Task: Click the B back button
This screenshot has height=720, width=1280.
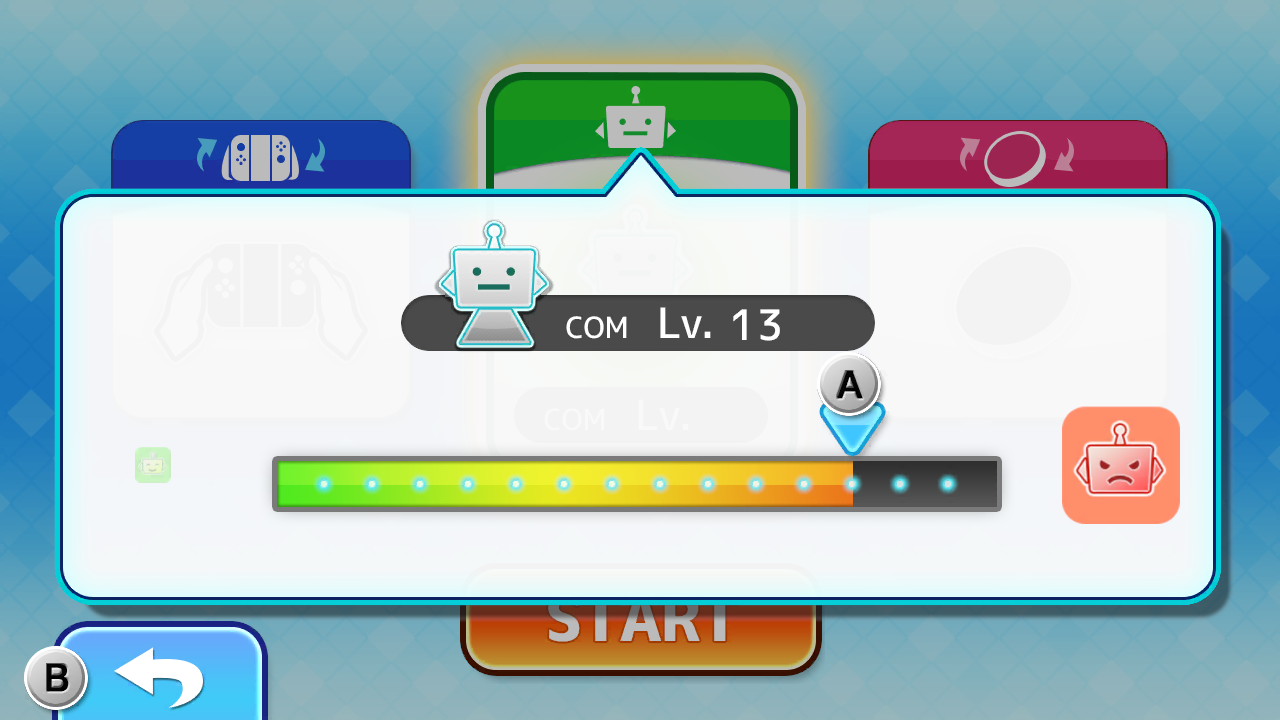Action: (57, 677)
